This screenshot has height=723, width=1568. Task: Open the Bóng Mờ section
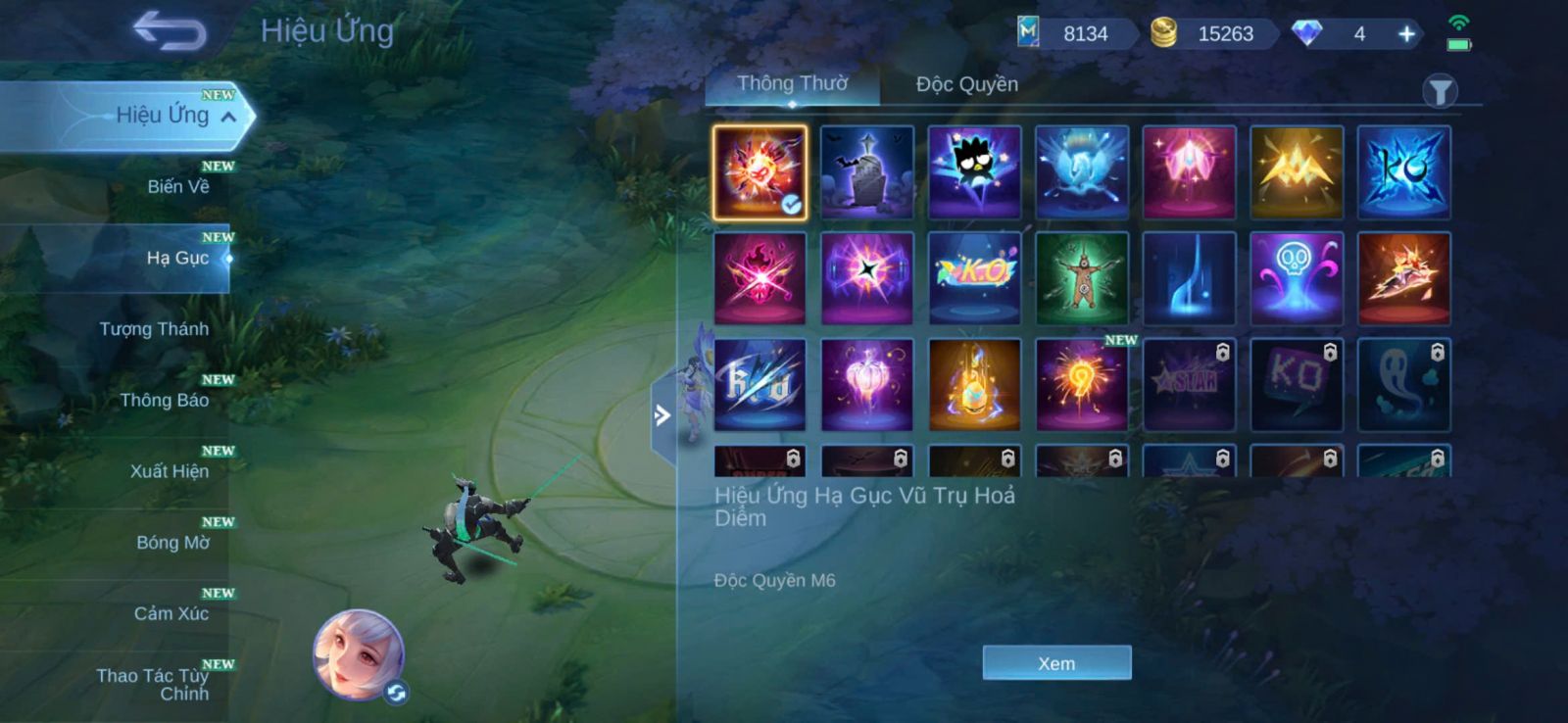[x=172, y=543]
